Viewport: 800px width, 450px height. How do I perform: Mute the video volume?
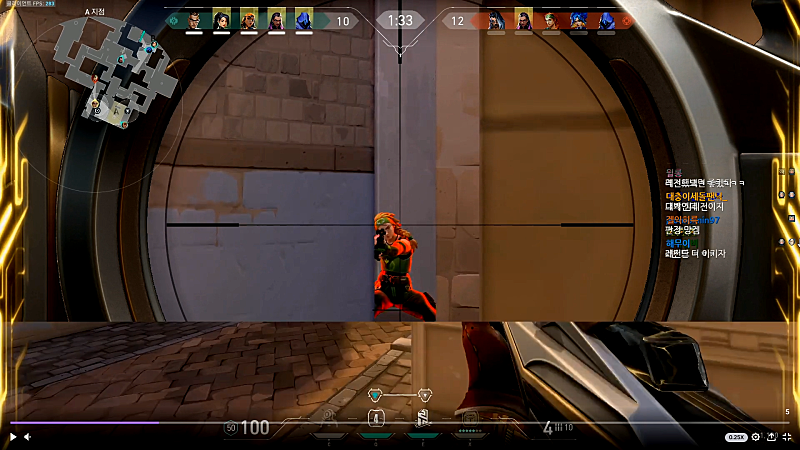[27, 437]
